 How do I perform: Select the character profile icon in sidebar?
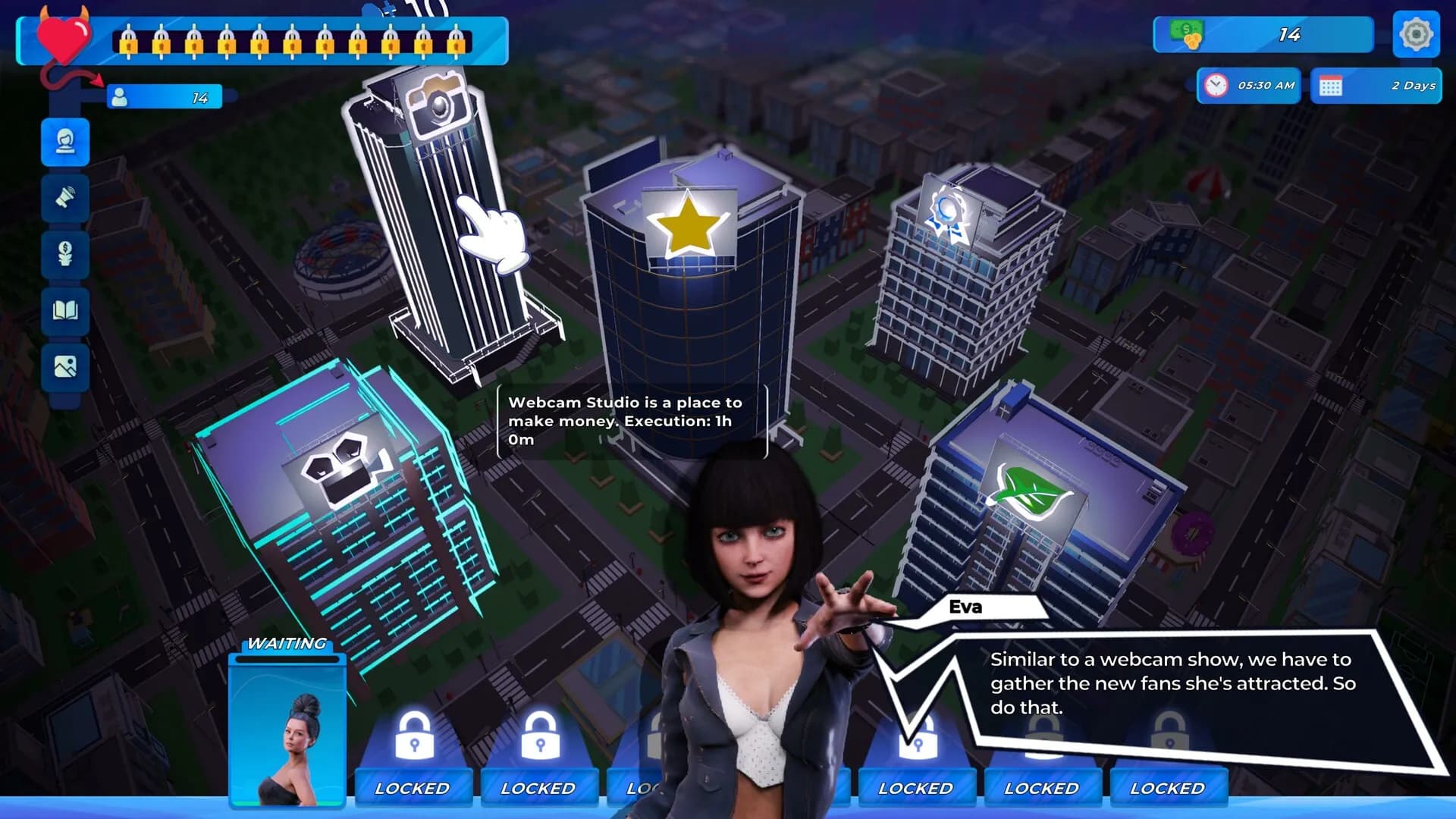(64, 143)
